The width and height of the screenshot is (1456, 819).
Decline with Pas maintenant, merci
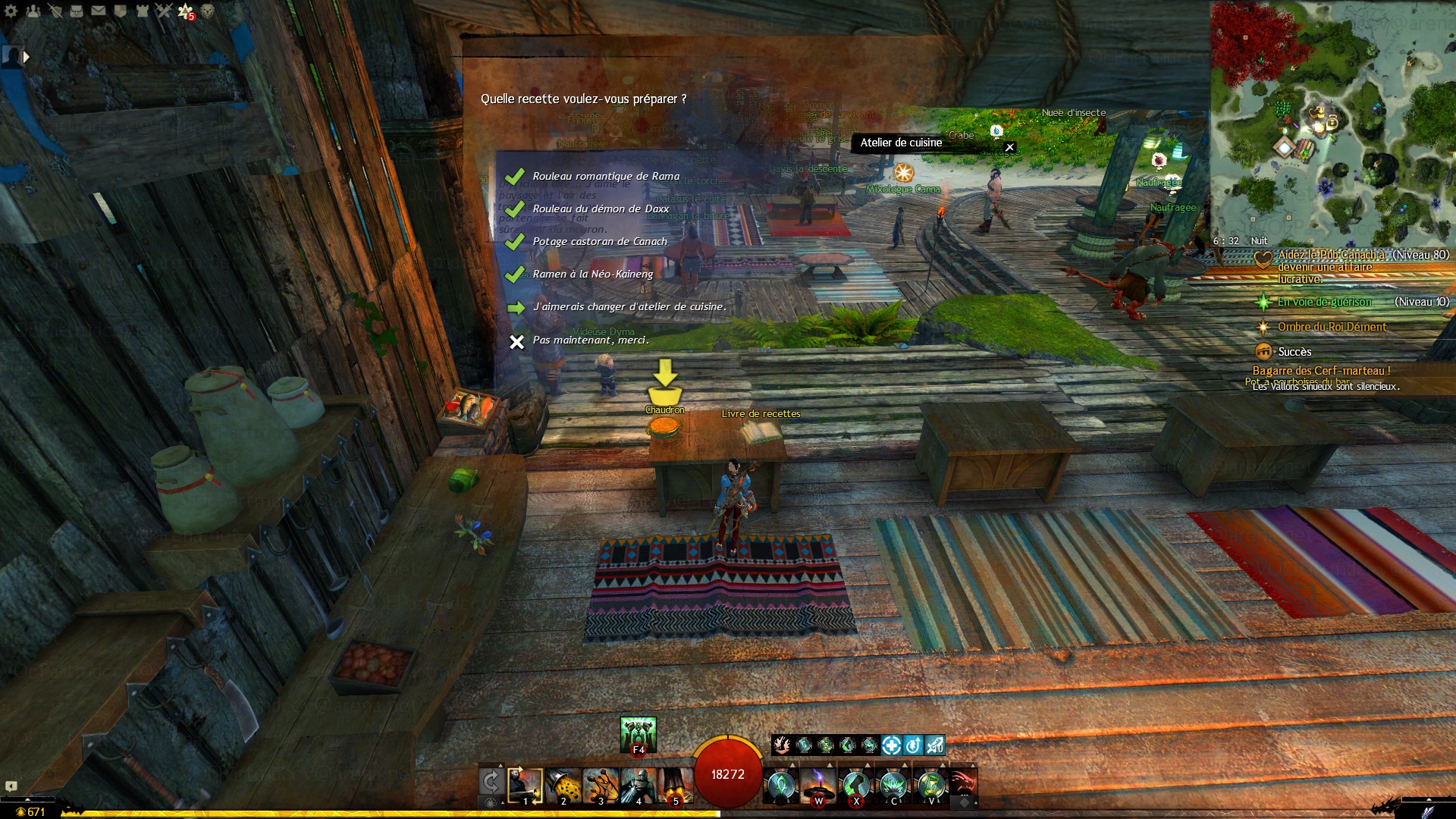point(590,340)
